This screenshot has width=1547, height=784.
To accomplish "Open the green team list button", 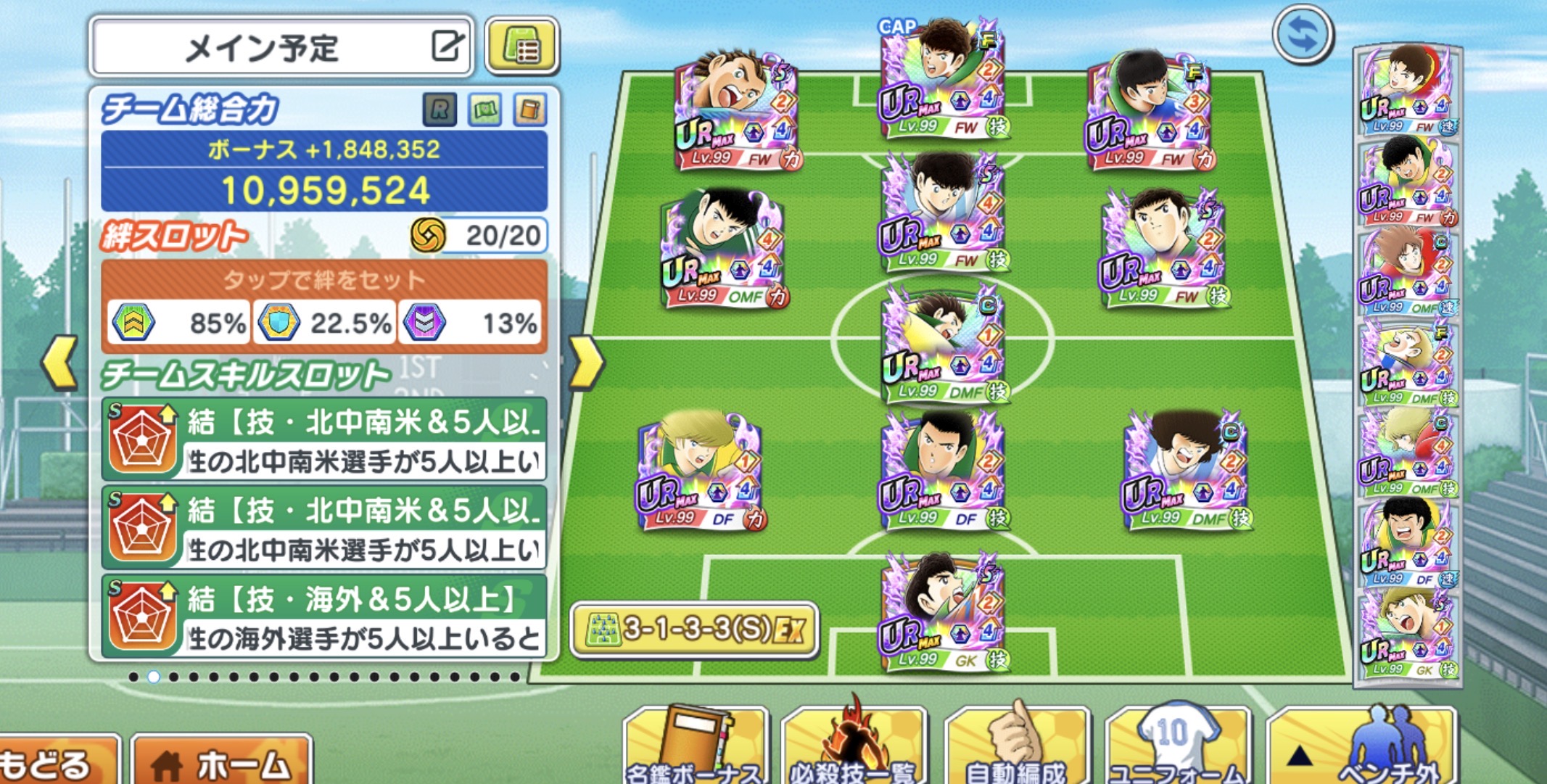I will click(522, 46).
